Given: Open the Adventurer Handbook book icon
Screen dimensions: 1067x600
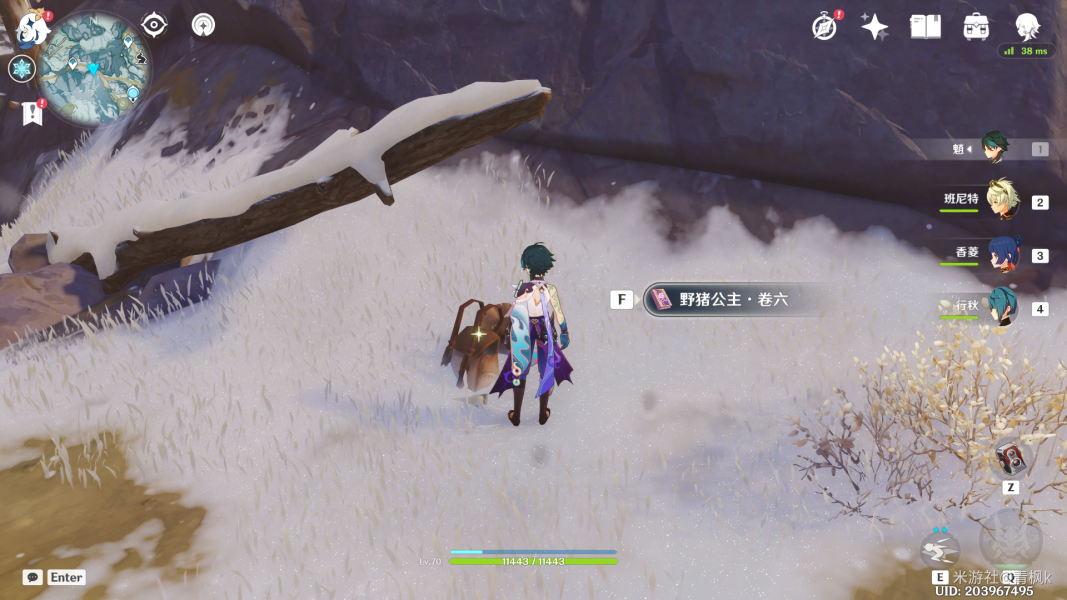Looking at the screenshot, I should [925, 27].
